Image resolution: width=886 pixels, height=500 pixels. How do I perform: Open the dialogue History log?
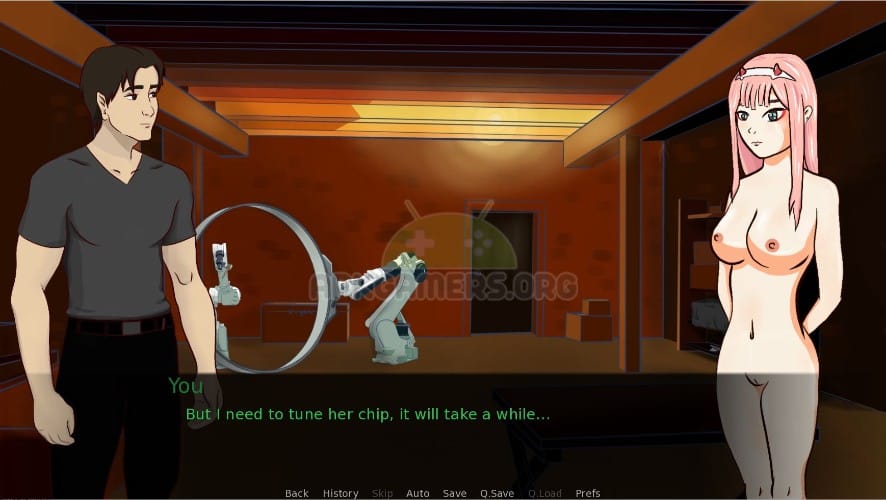click(340, 493)
